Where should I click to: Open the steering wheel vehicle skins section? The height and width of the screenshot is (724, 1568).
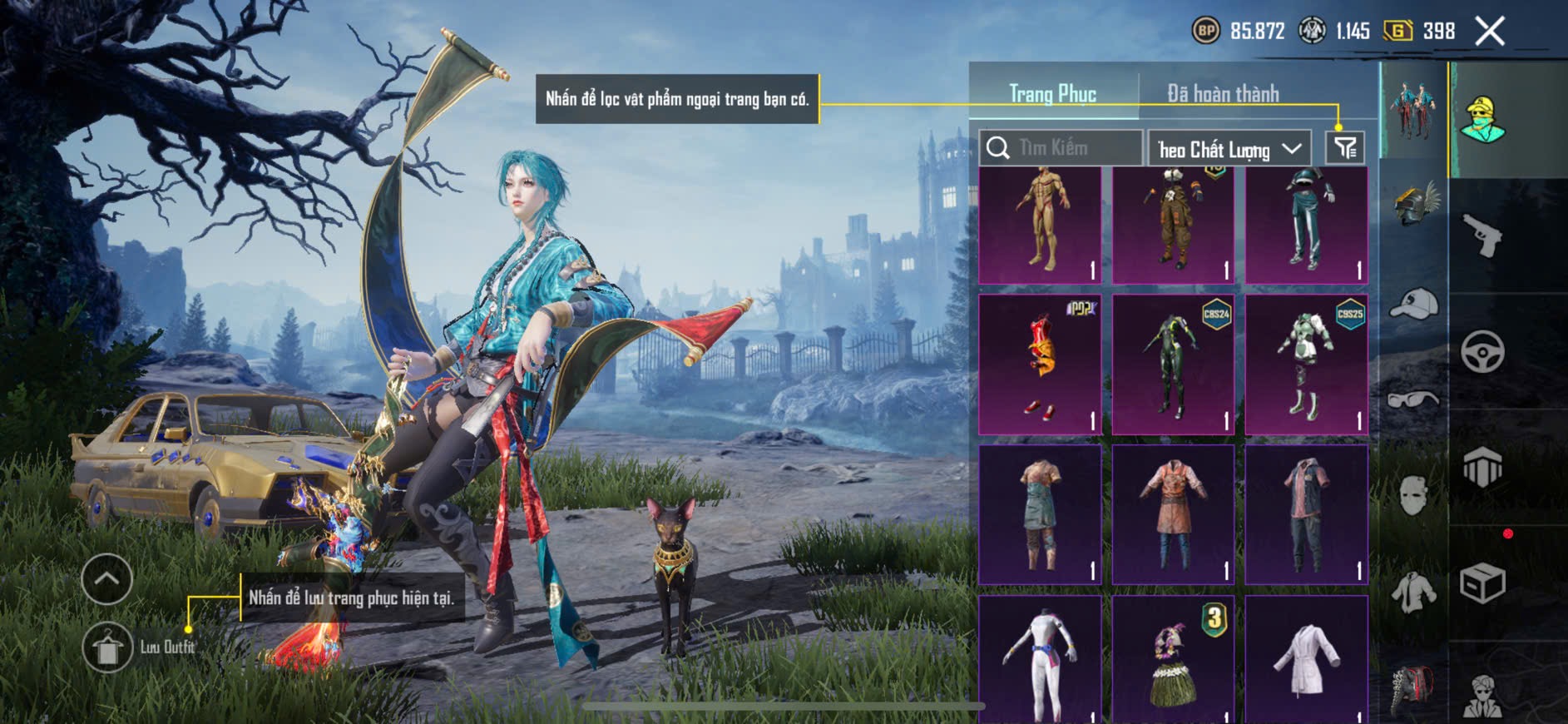tap(1483, 351)
